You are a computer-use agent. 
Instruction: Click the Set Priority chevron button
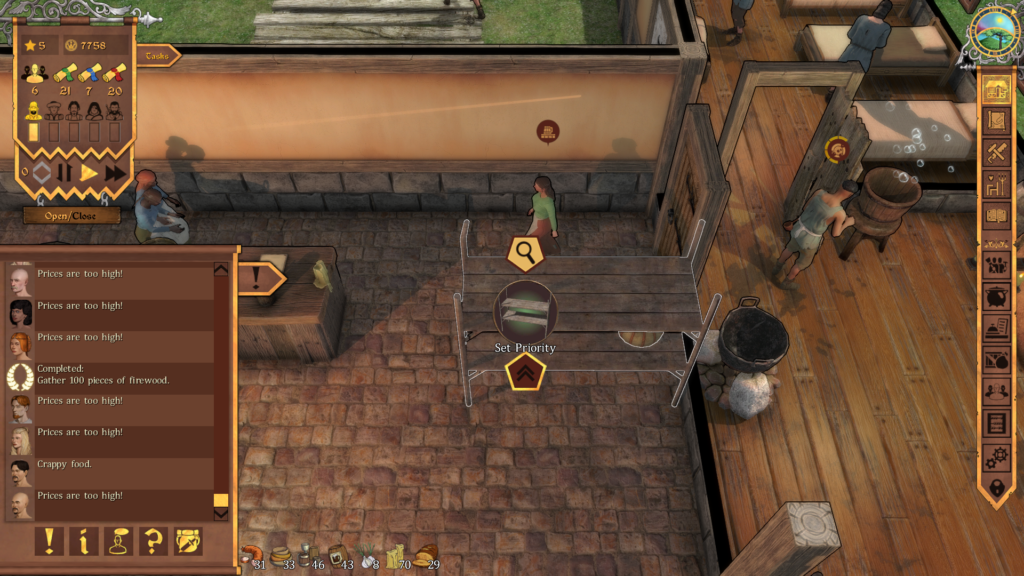[x=524, y=373]
